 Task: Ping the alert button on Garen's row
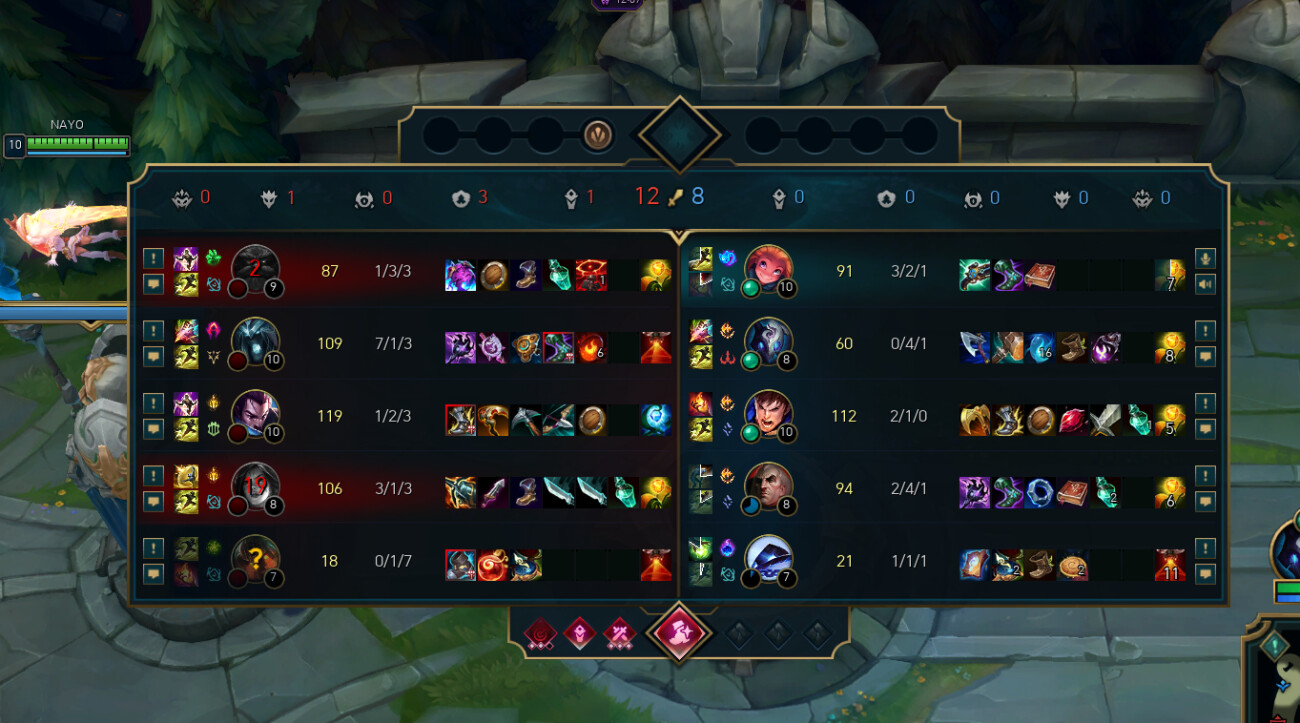pyautogui.click(x=1205, y=403)
